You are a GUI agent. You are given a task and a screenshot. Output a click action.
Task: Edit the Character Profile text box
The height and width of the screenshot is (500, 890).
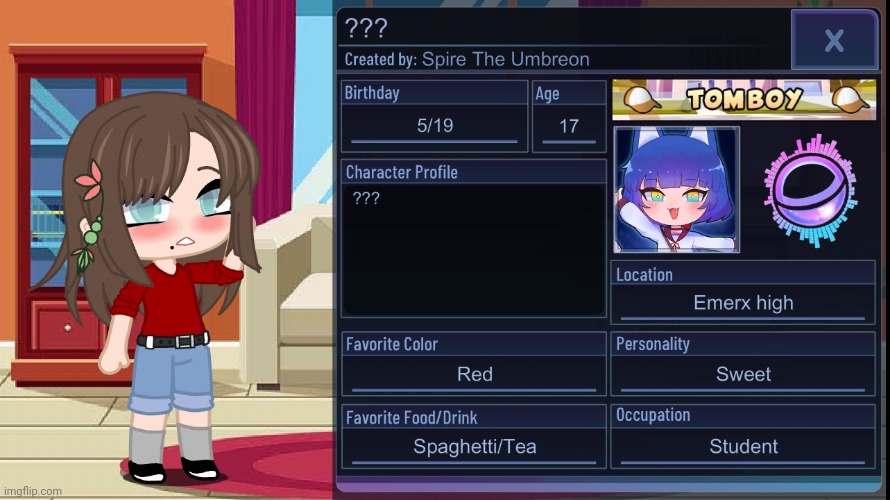pyautogui.click(x=474, y=250)
